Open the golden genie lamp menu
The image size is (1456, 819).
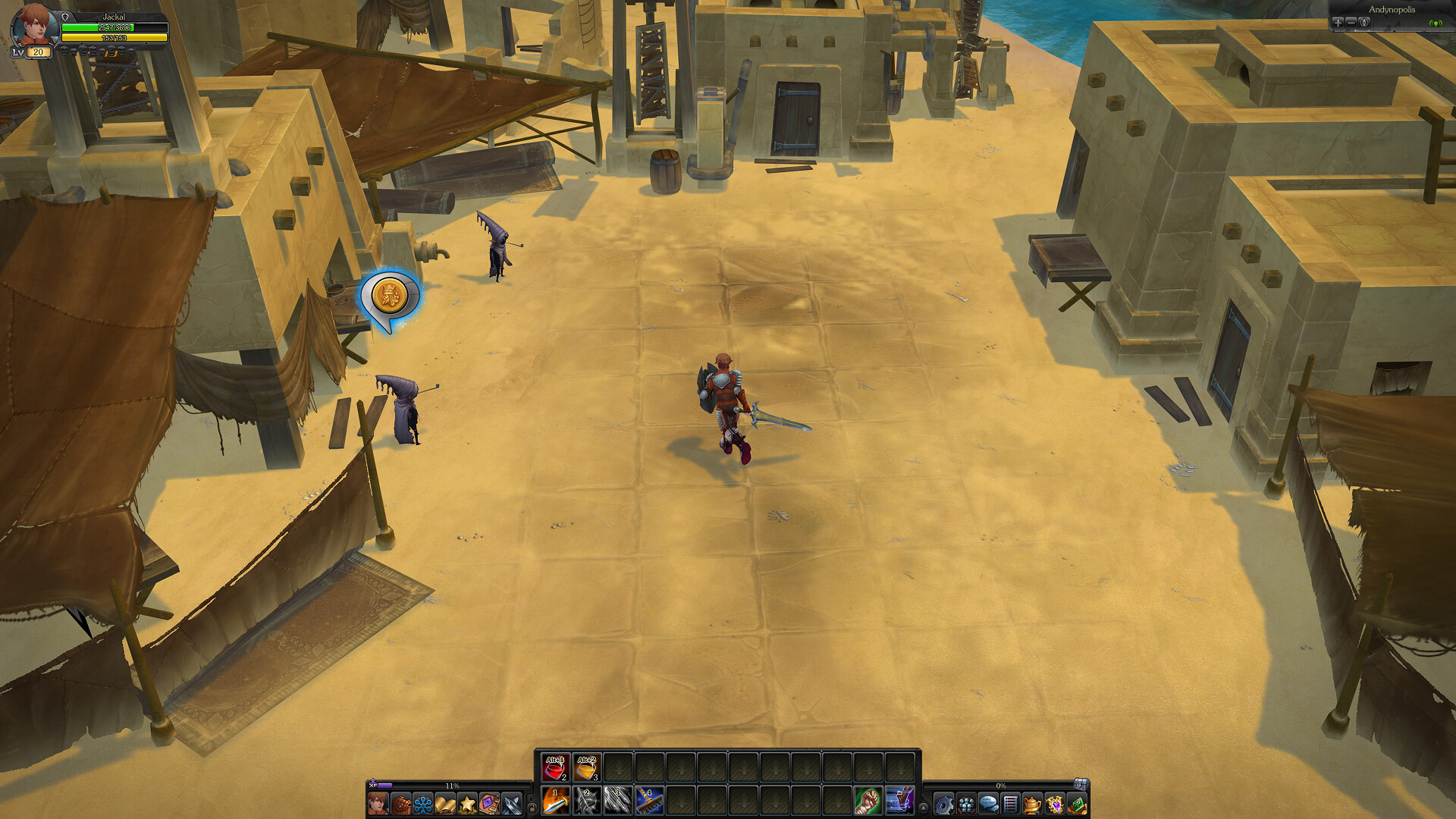[1032, 803]
